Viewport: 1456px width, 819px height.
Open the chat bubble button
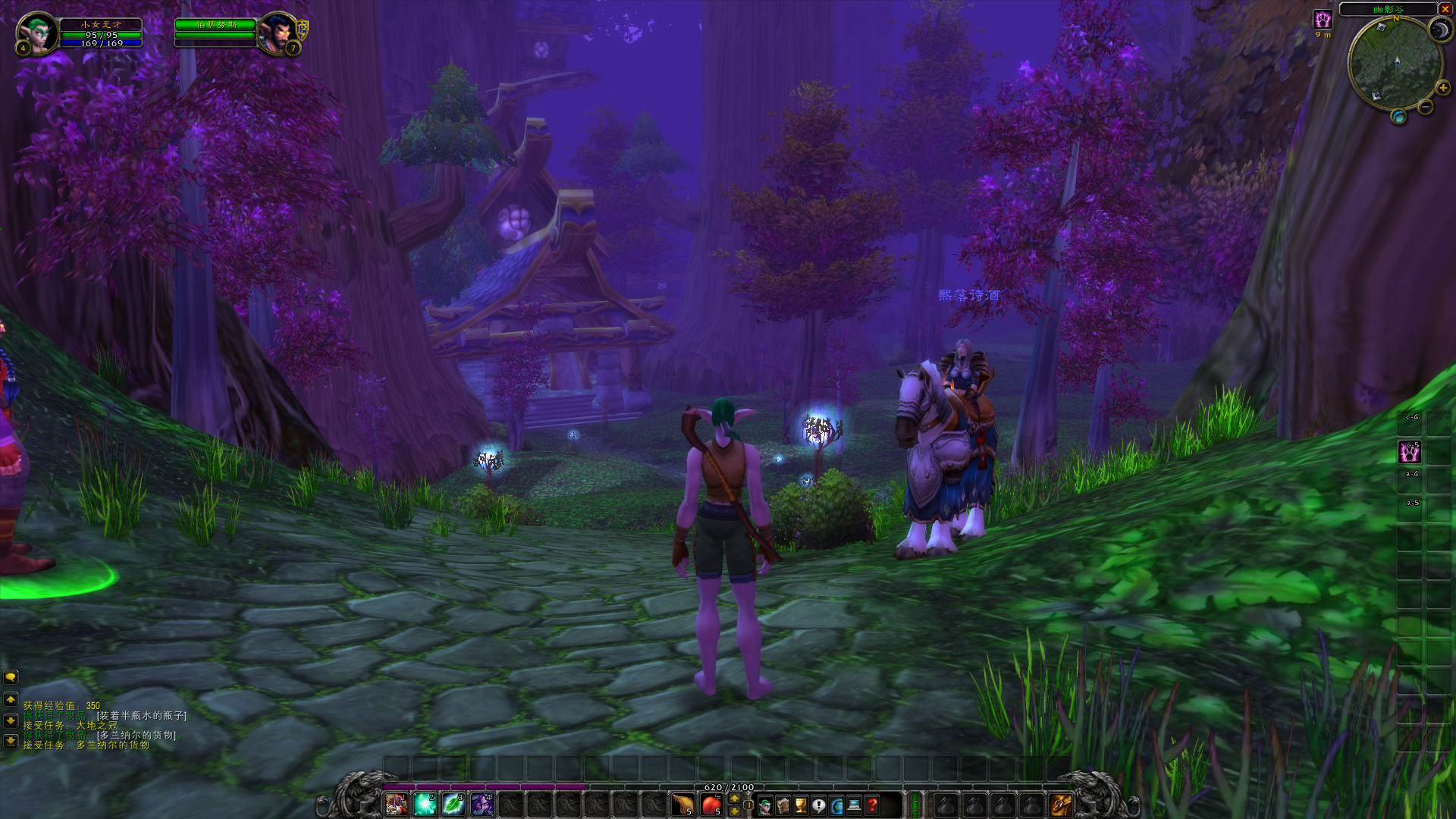[x=11, y=677]
